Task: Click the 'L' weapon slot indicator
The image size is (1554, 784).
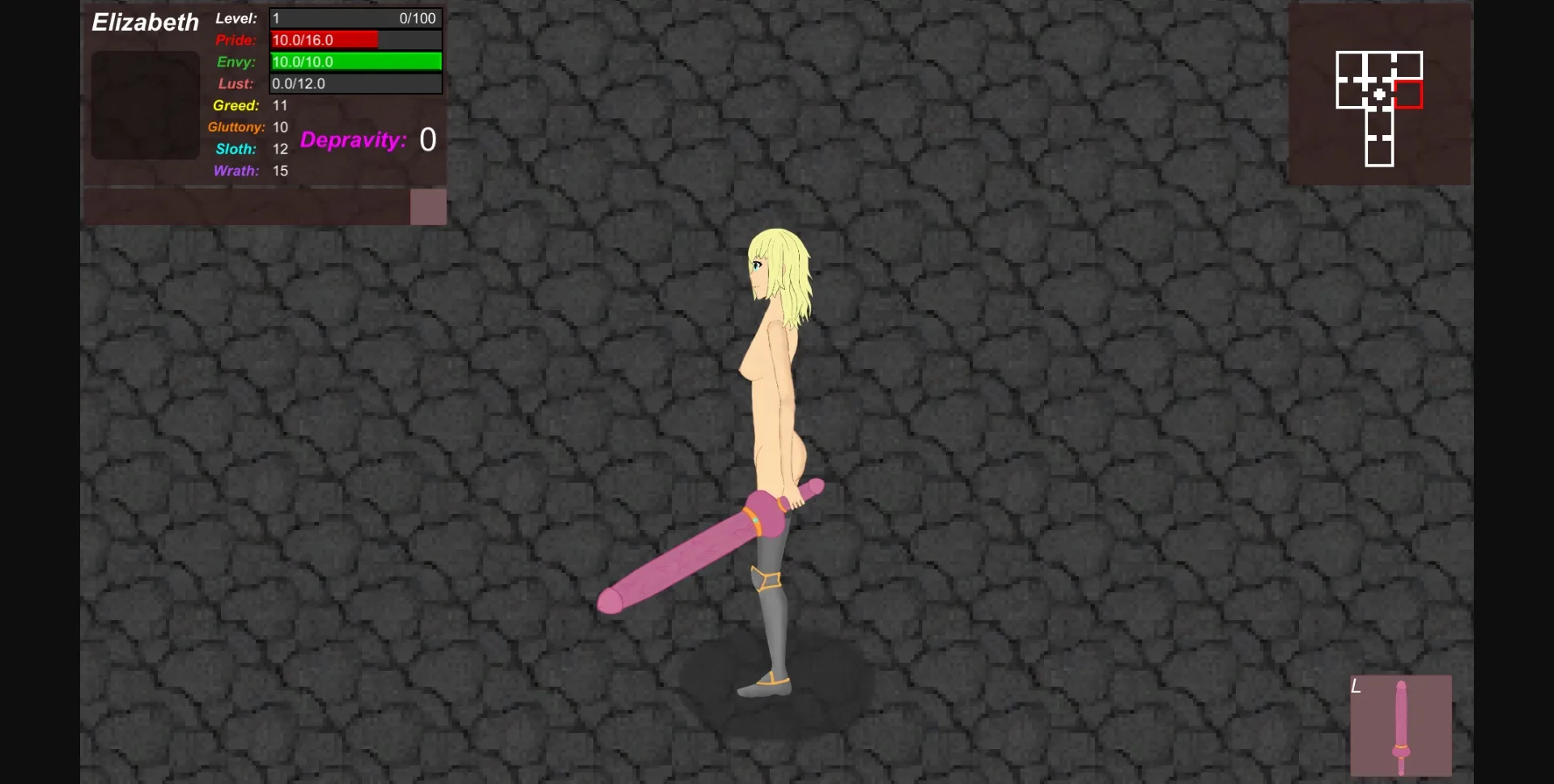Action: click(1357, 687)
